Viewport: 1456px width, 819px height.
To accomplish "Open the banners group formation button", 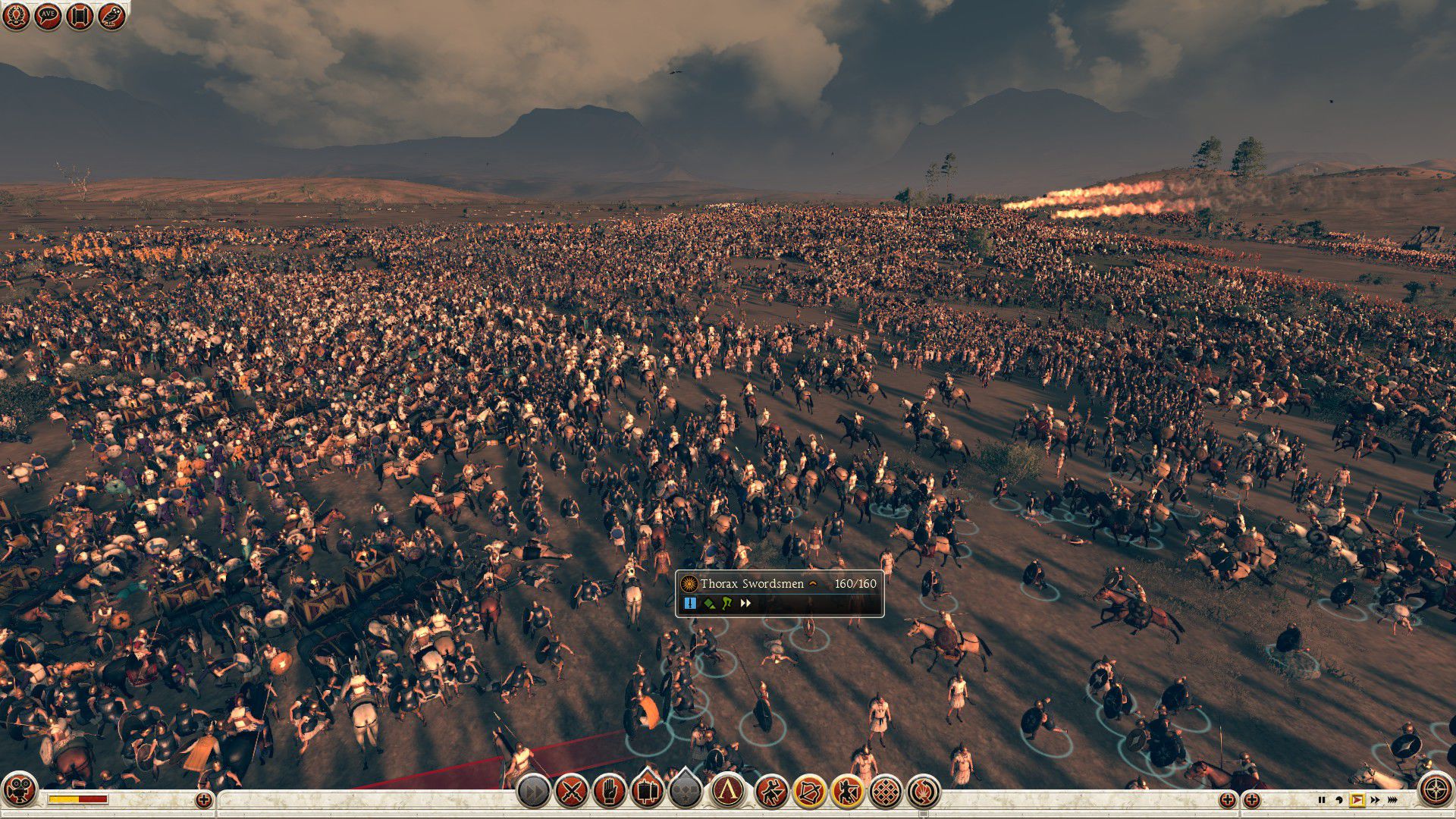I will [647, 792].
